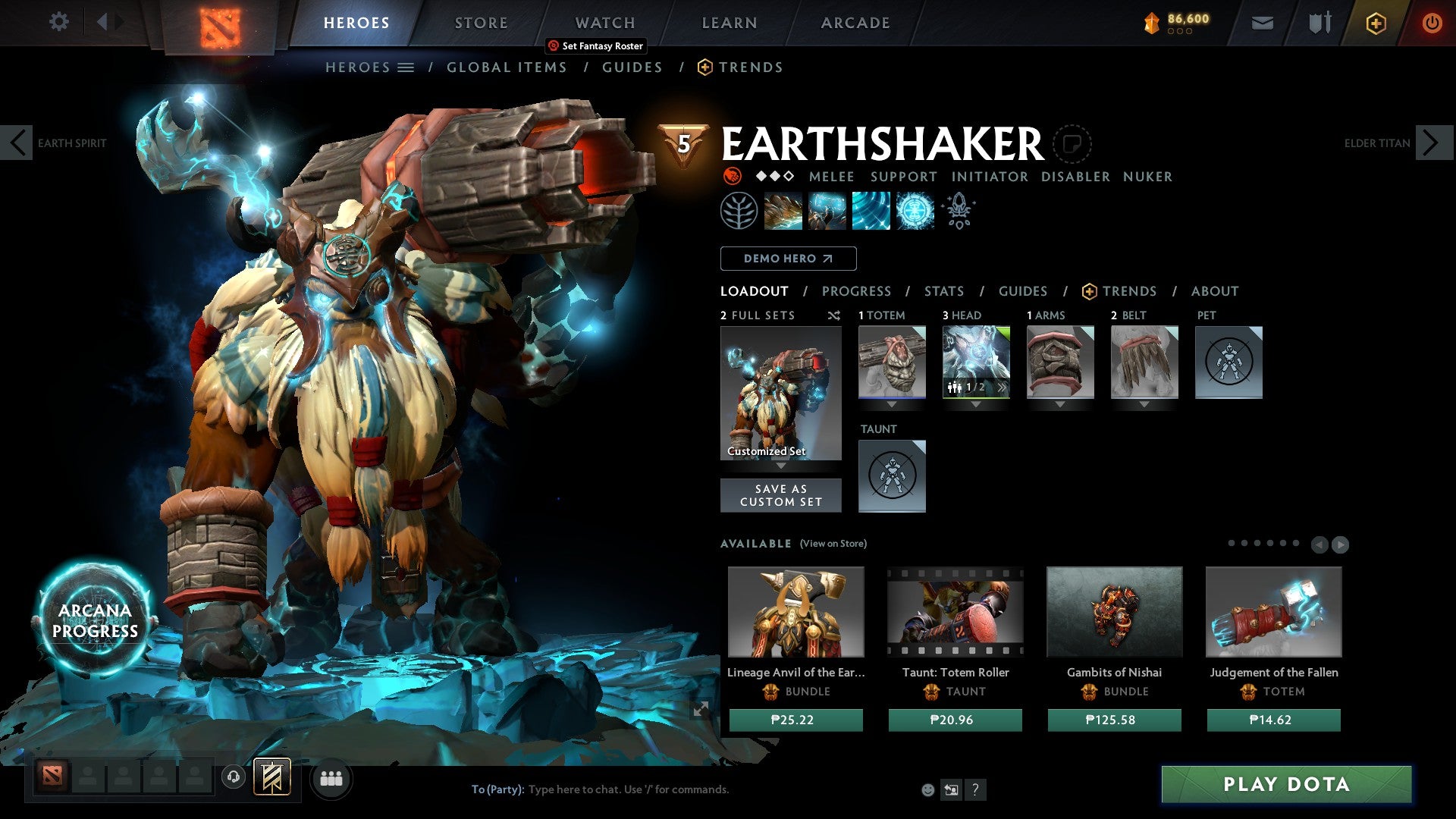Screen dimensions: 1456x819
Task: Expand the HEAD slot style options chevron
Action: tap(1001, 388)
